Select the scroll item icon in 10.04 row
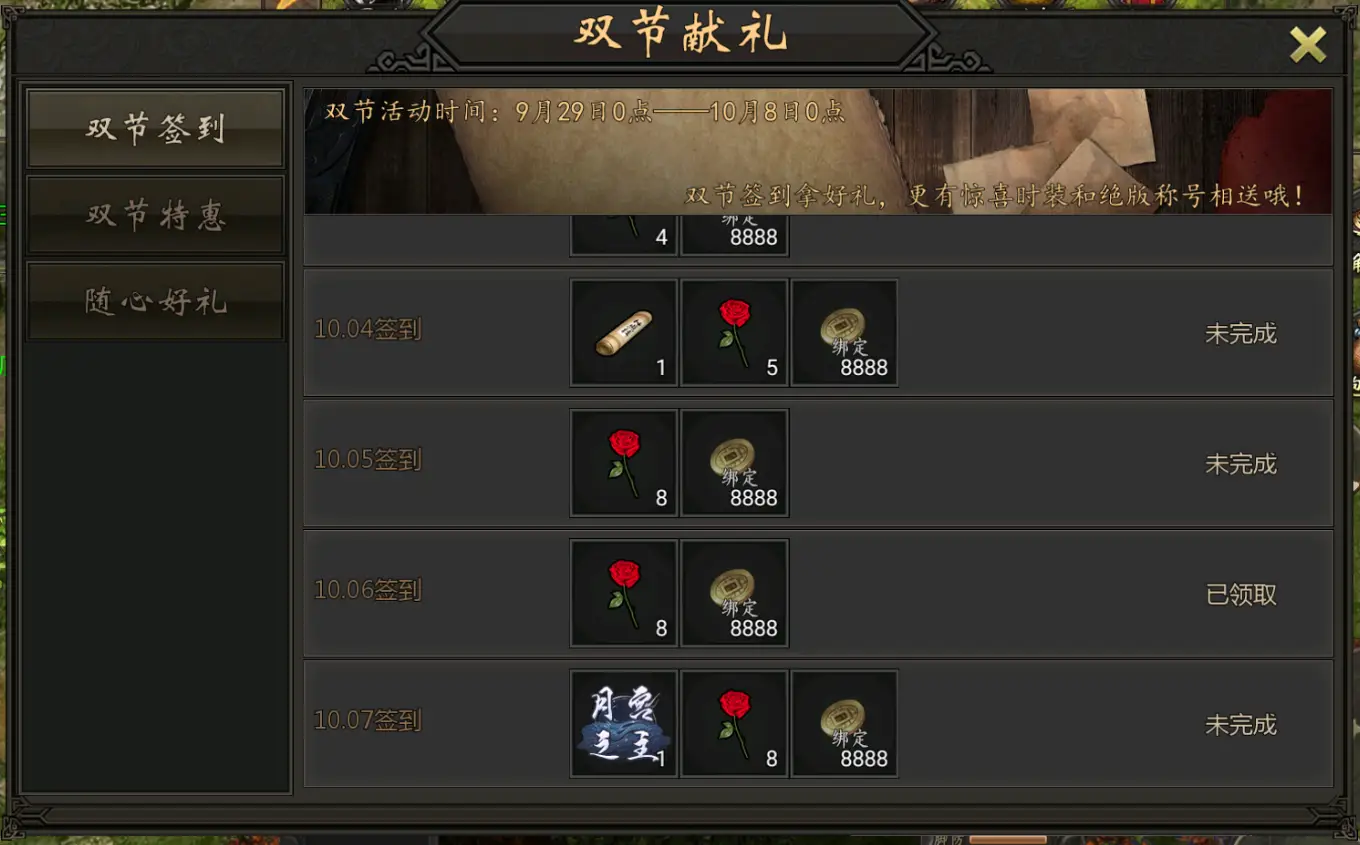Image resolution: width=1360 pixels, height=845 pixels. (623, 332)
